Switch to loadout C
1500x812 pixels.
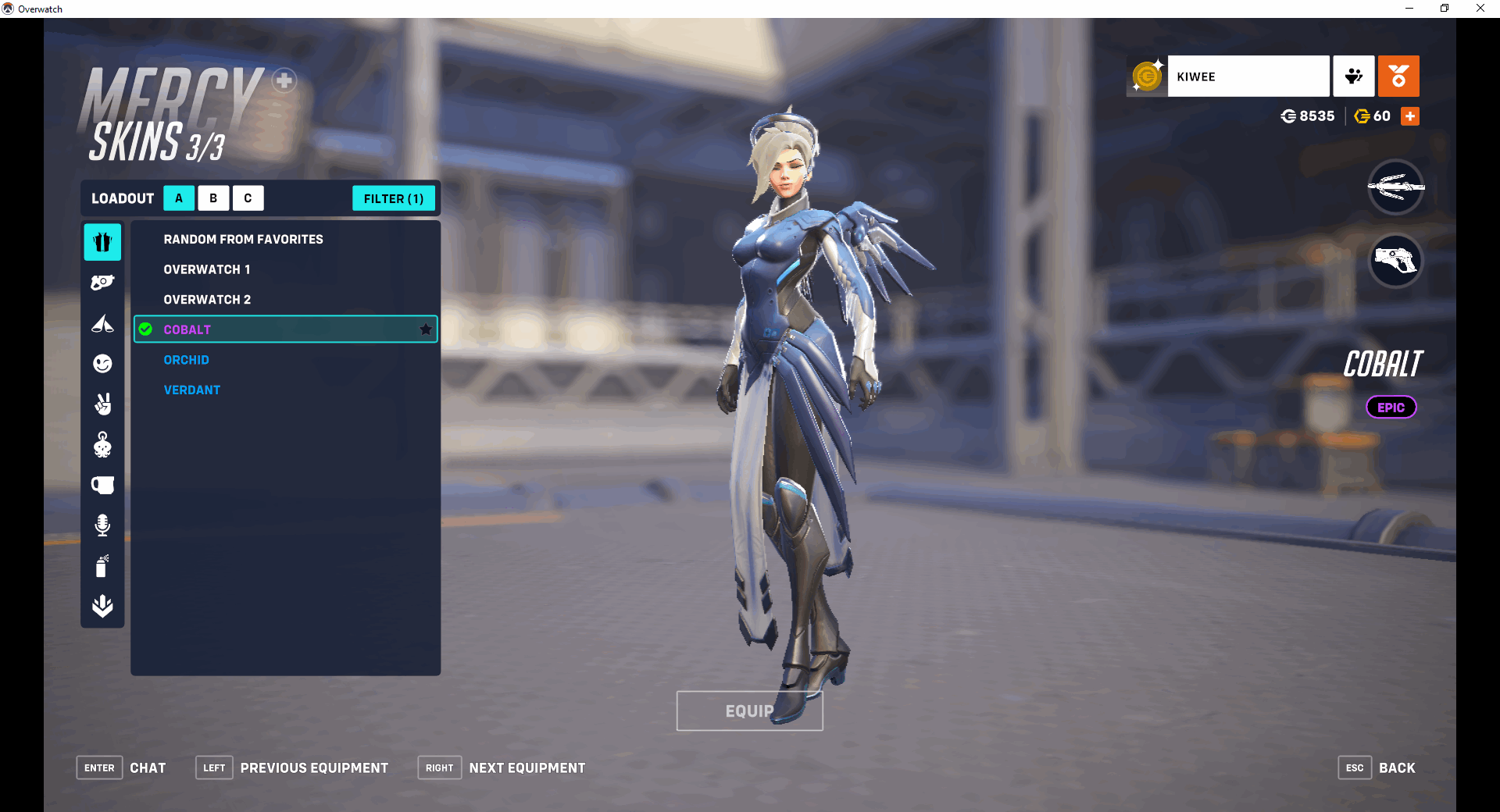pyautogui.click(x=248, y=198)
